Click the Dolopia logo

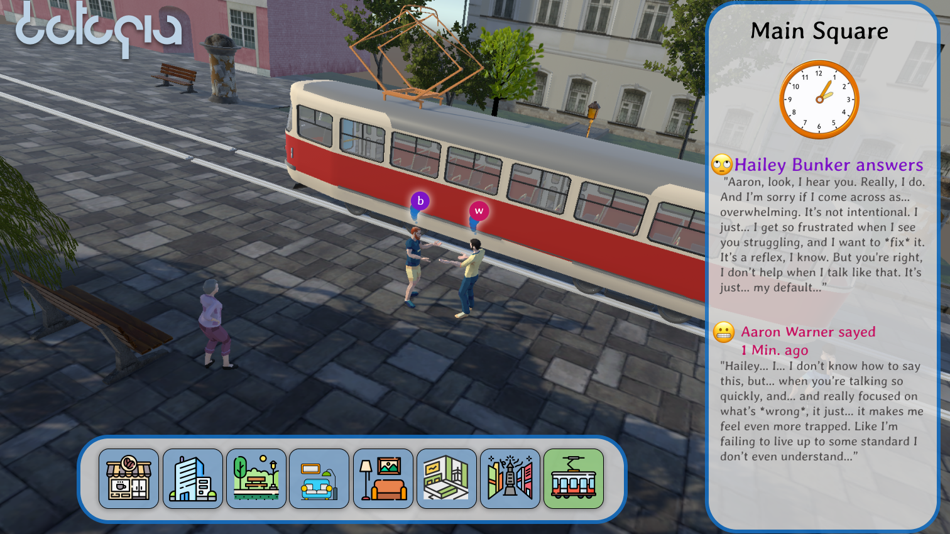pos(98,31)
